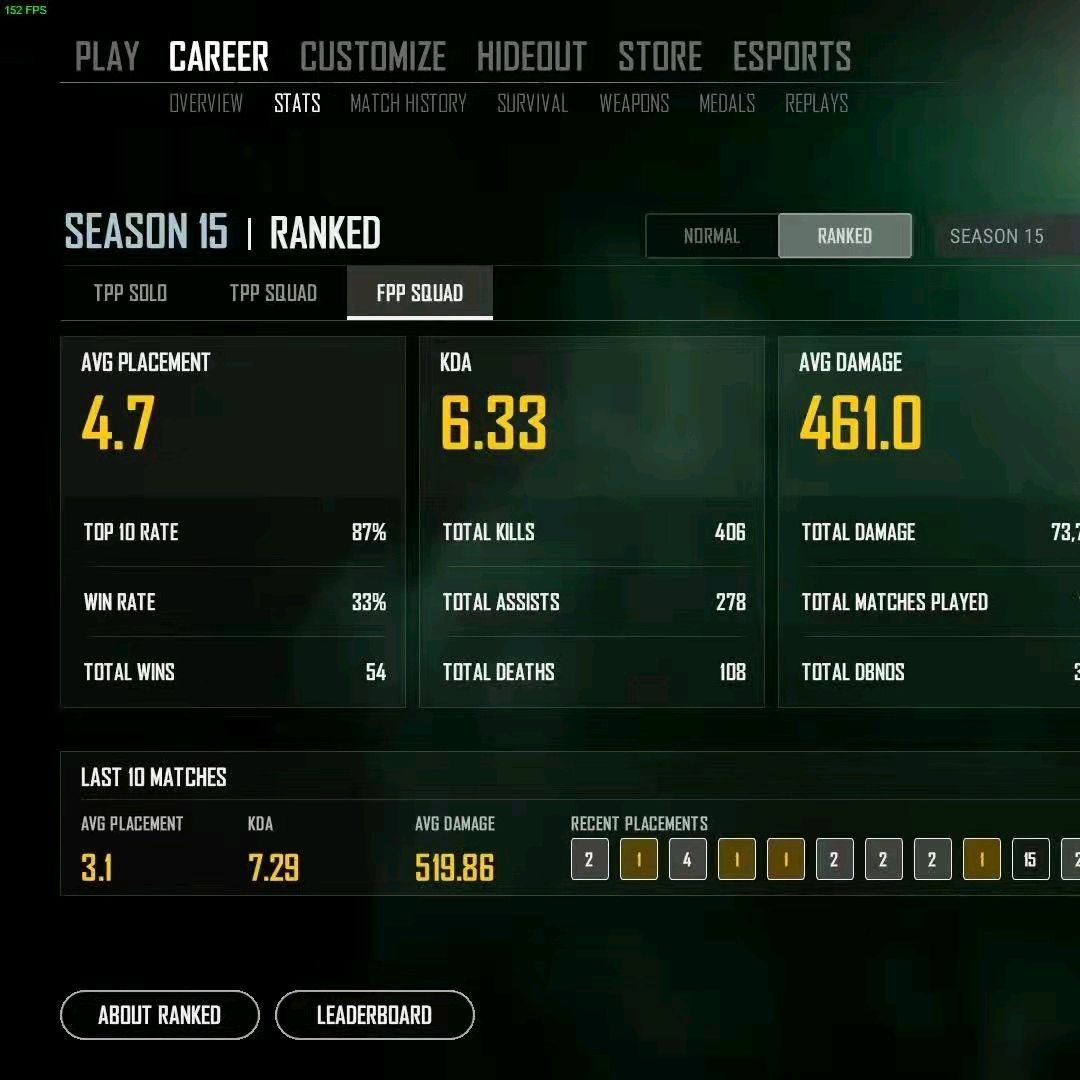Open the HIDEOUT menu
Screen dimensions: 1080x1080
531,57
